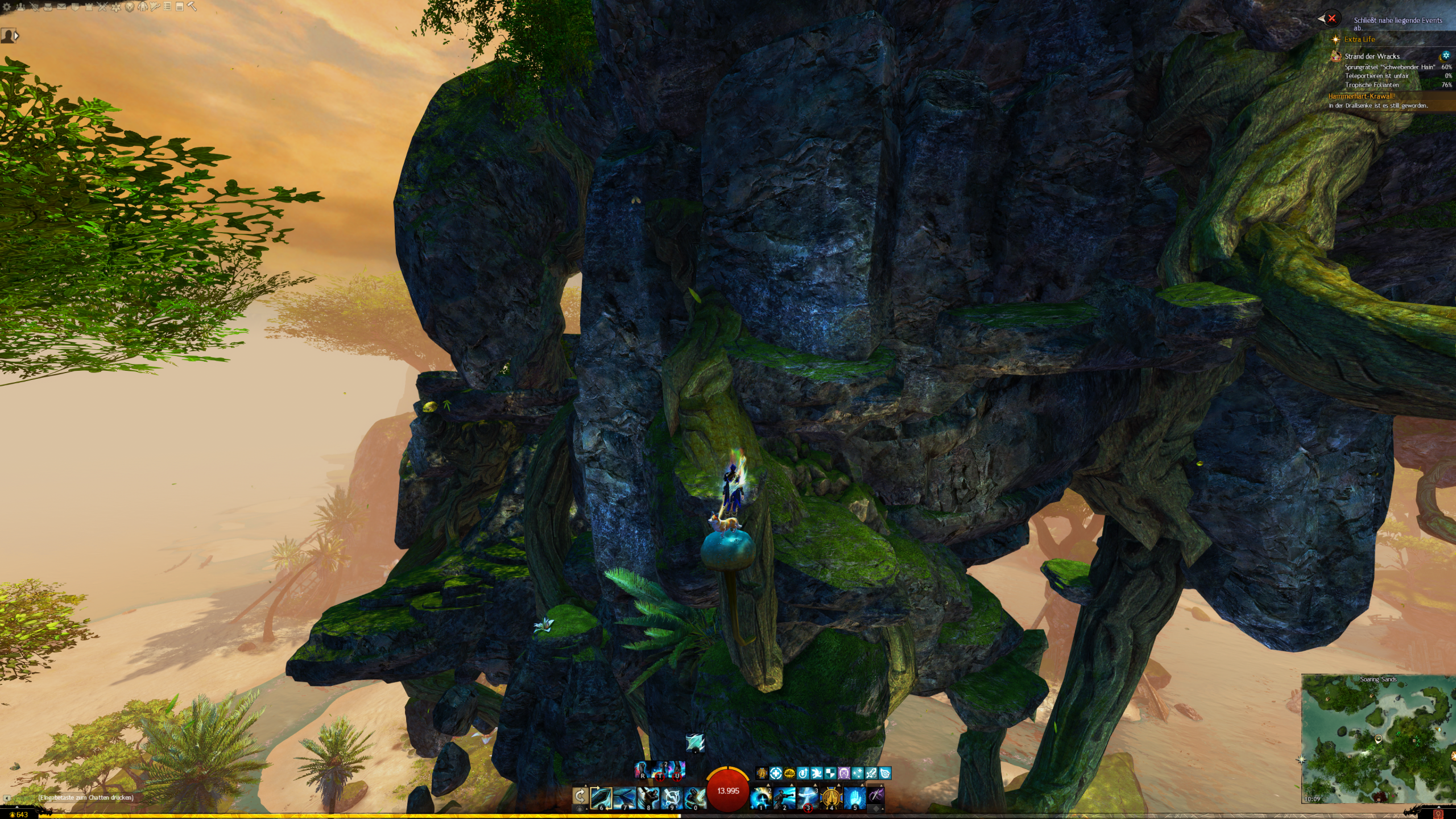The height and width of the screenshot is (819, 1456).
Task: Open the Soaring Sands minimap
Action: tap(1378, 741)
